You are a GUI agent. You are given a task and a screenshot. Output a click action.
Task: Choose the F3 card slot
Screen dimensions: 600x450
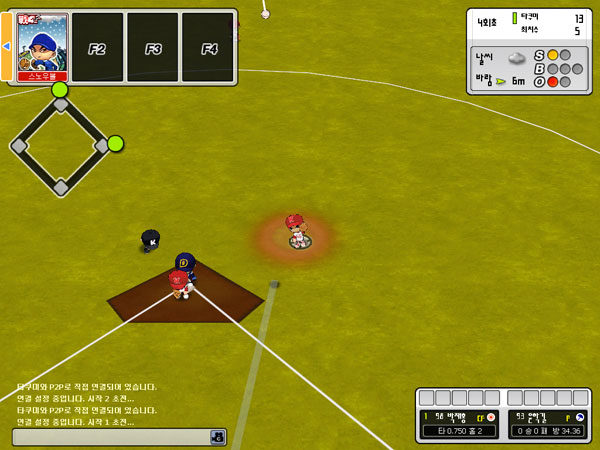[x=153, y=47]
